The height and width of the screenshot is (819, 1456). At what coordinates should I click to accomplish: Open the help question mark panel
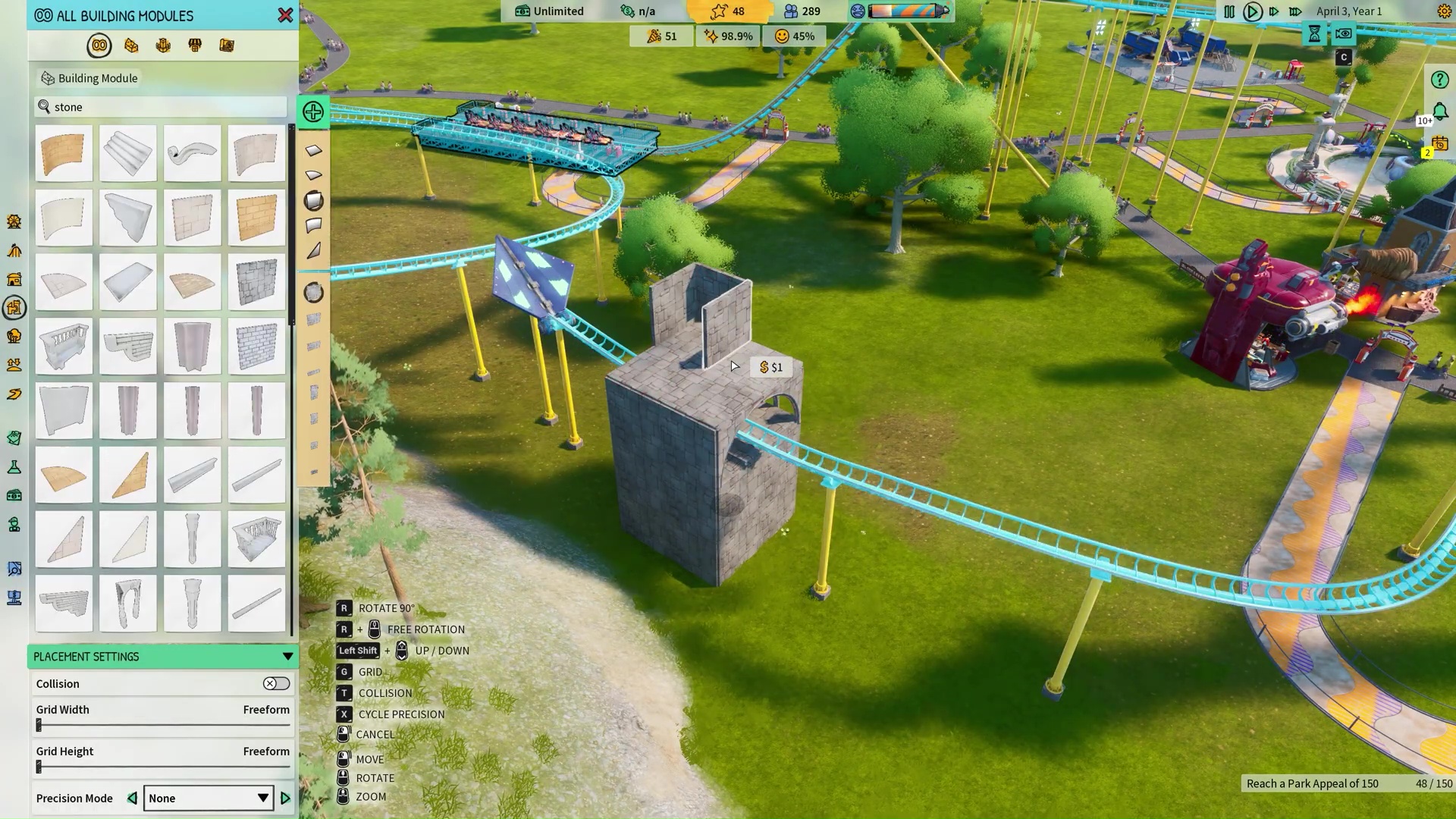point(1439,80)
